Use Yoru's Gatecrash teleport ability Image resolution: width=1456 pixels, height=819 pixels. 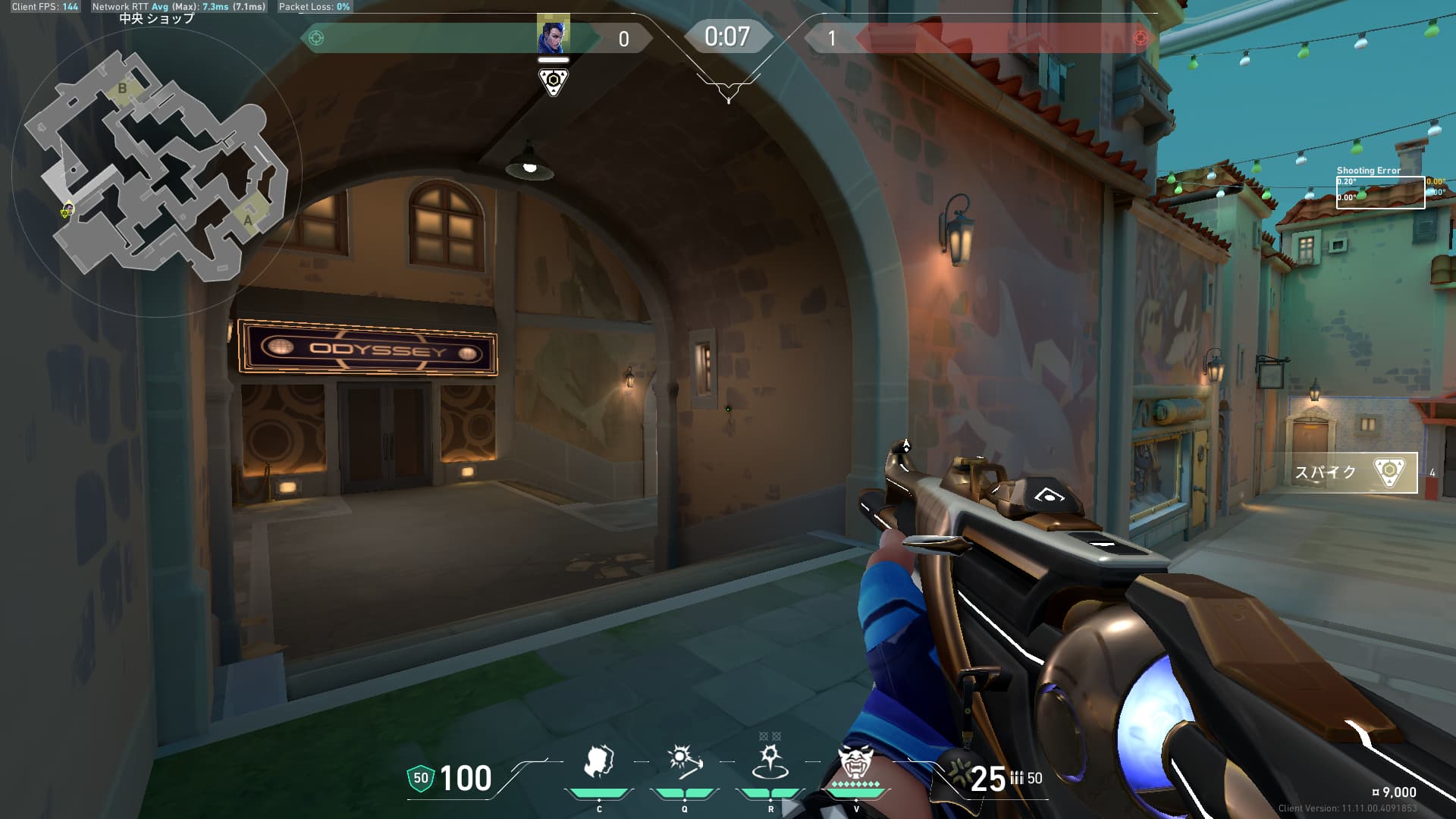(770, 763)
